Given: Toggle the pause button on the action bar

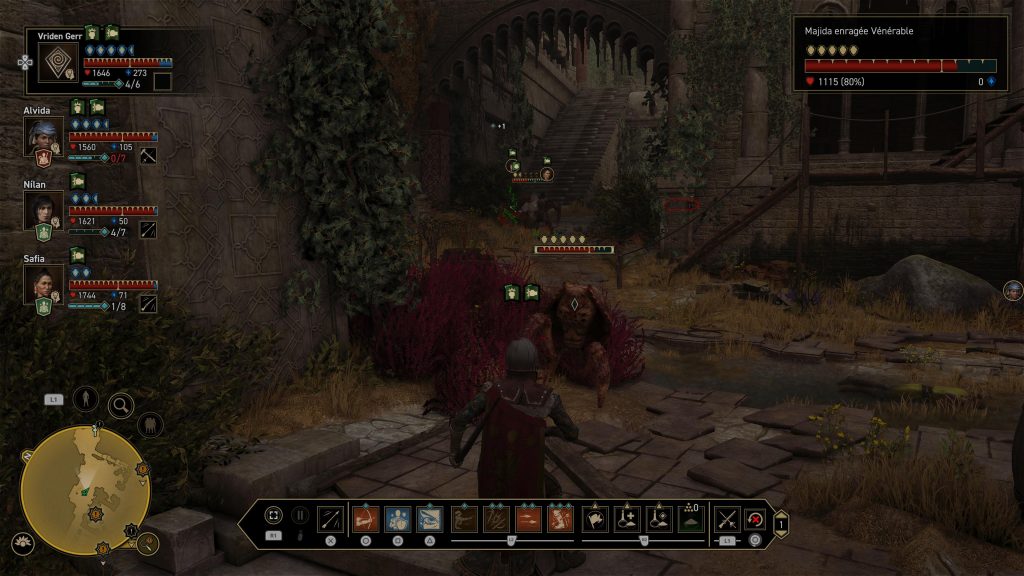Looking at the screenshot, I should click(300, 516).
